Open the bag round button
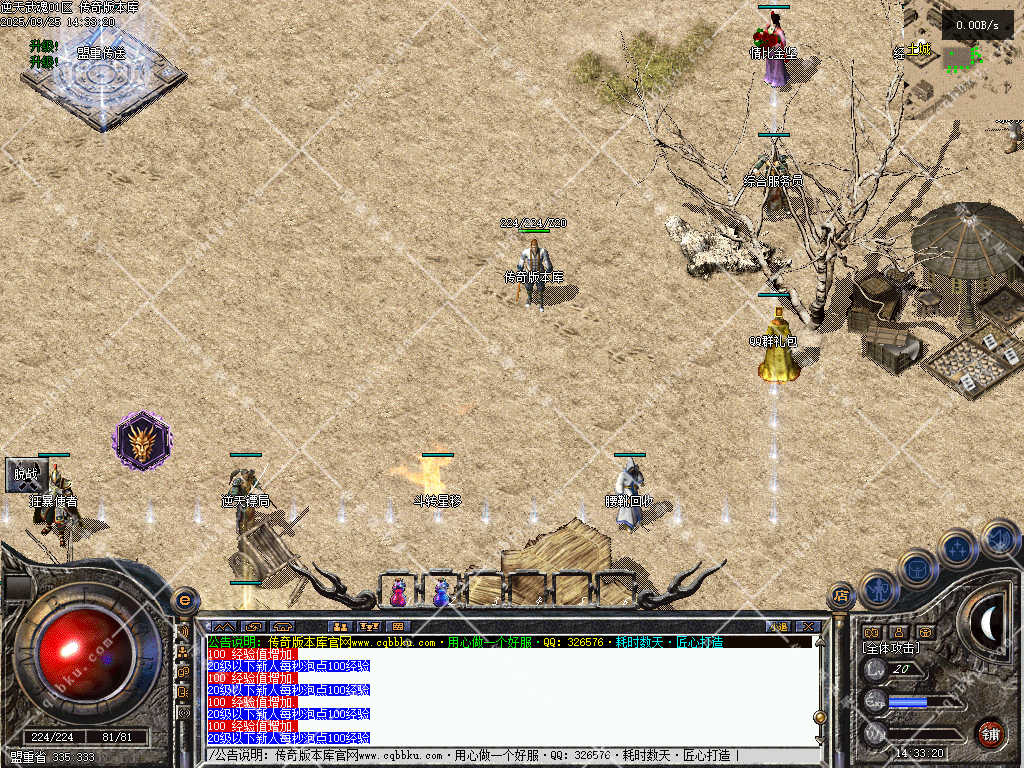This screenshot has width=1024, height=768. pos(918,567)
